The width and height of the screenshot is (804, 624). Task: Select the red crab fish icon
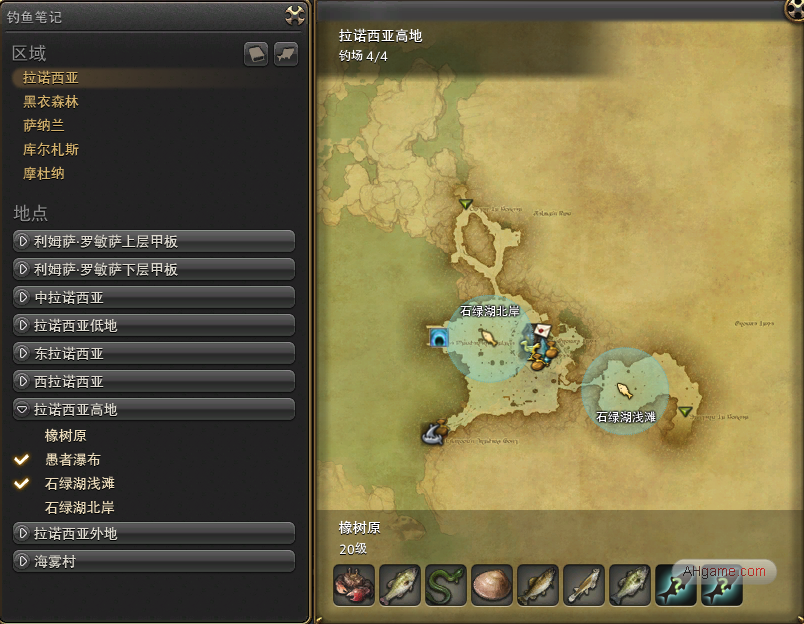pos(354,586)
